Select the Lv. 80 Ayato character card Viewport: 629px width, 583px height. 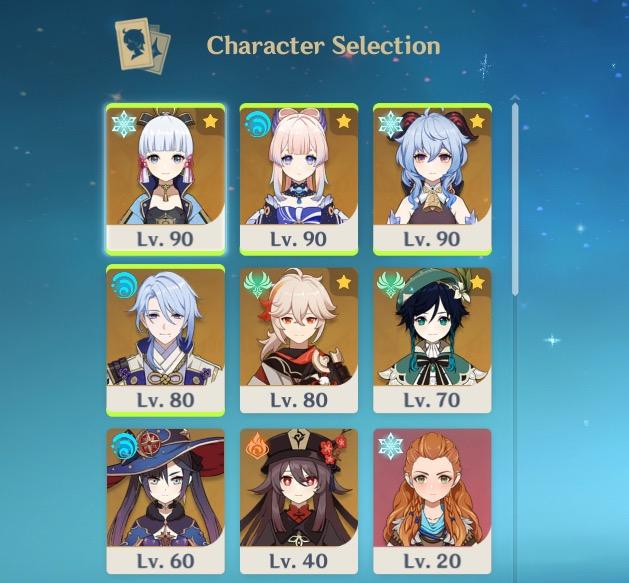point(165,339)
